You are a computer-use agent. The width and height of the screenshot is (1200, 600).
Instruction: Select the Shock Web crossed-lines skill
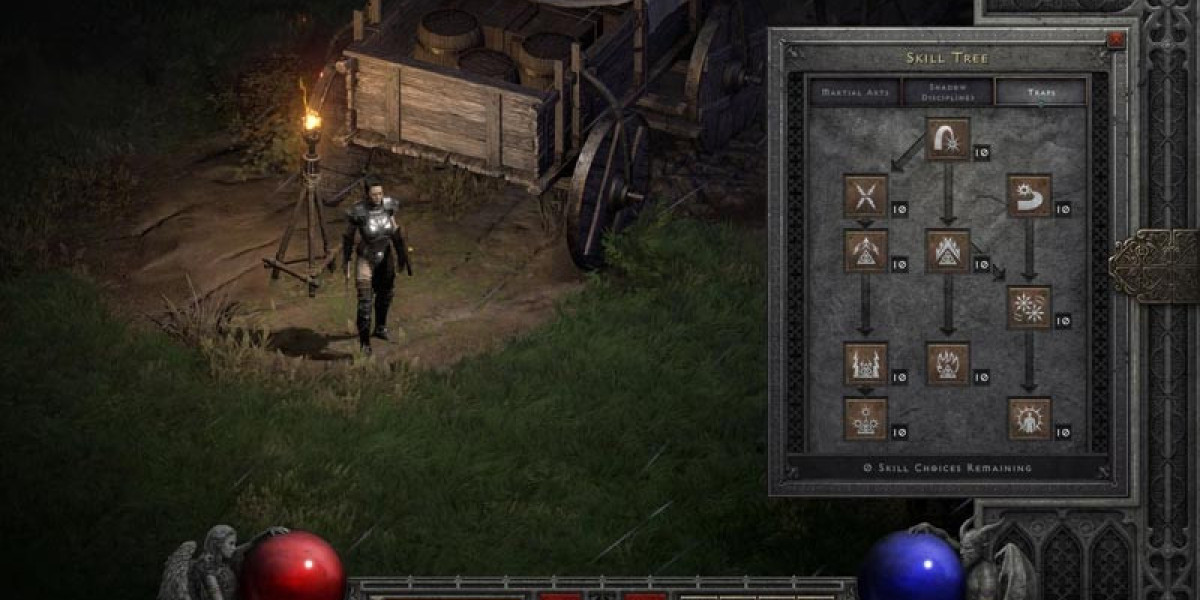coord(865,195)
